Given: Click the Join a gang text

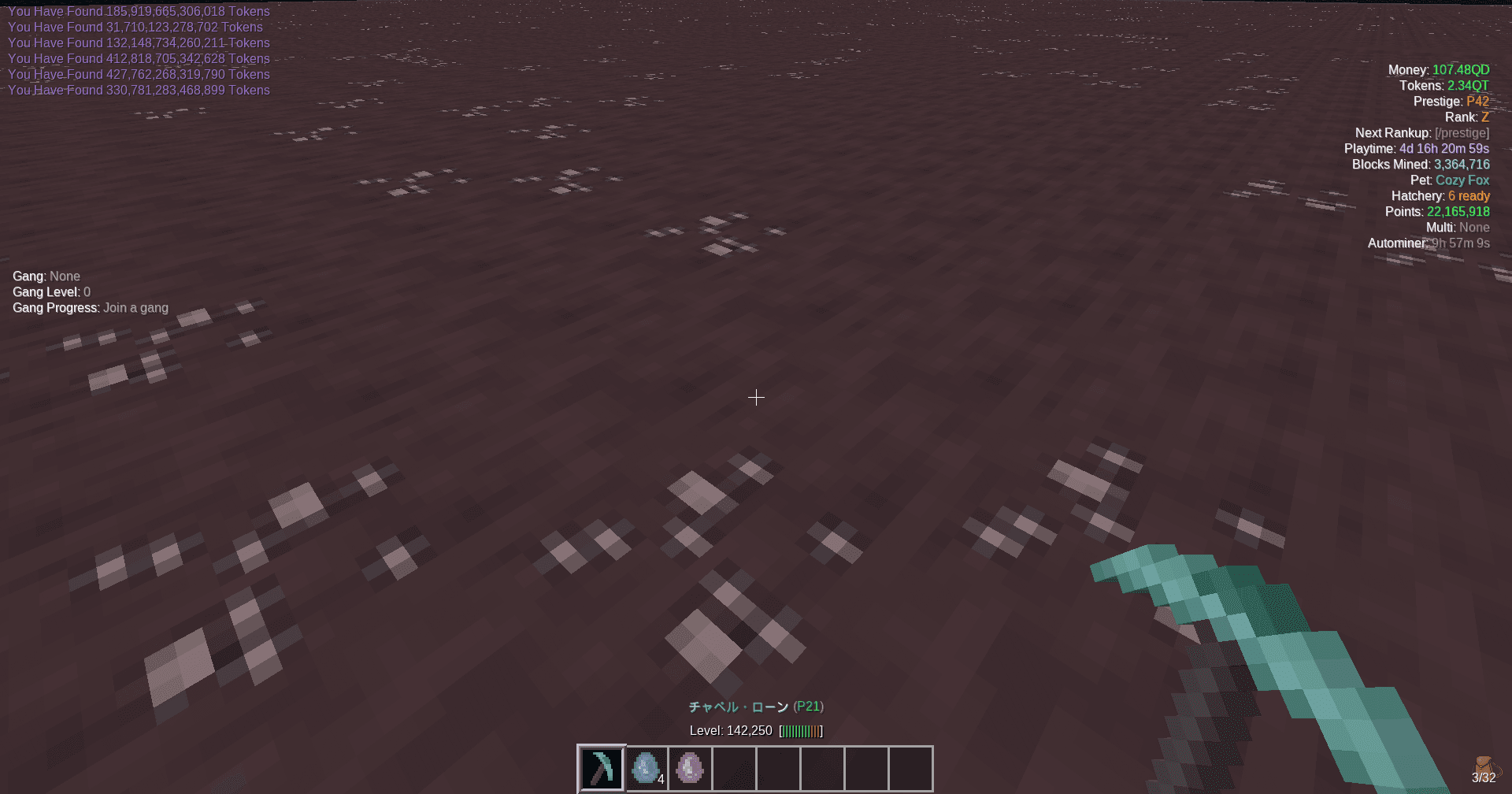Looking at the screenshot, I should point(135,307).
